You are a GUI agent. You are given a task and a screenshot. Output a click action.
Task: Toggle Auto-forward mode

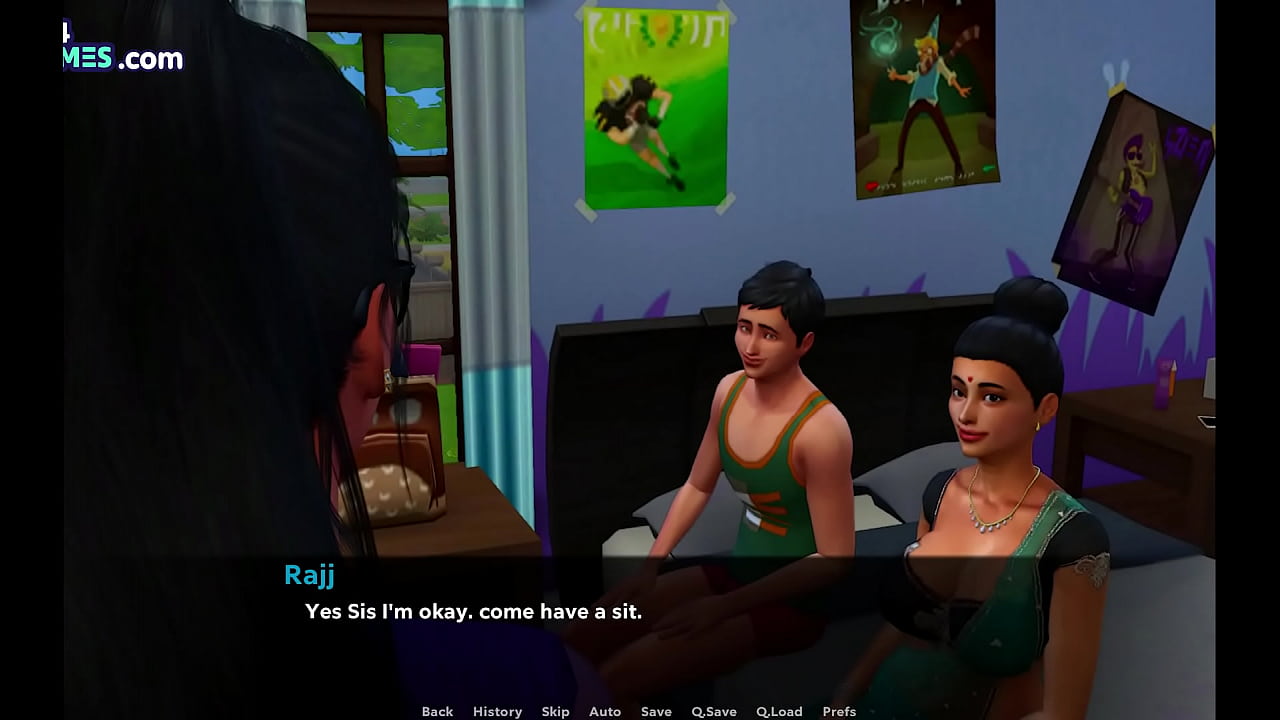click(x=605, y=711)
